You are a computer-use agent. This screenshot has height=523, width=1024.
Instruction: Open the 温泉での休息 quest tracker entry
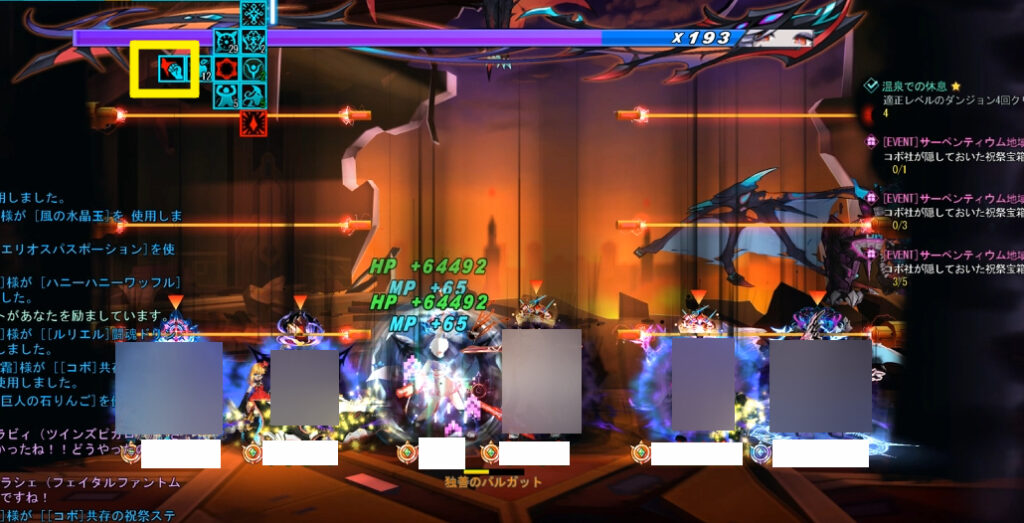click(920, 86)
